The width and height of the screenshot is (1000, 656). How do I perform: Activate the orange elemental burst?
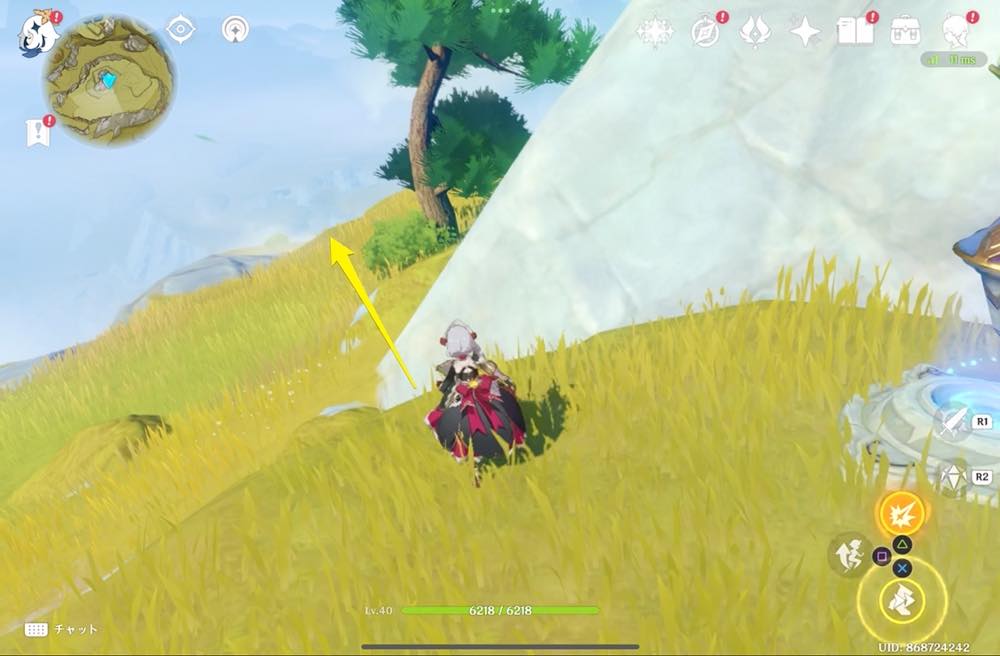[x=901, y=512]
